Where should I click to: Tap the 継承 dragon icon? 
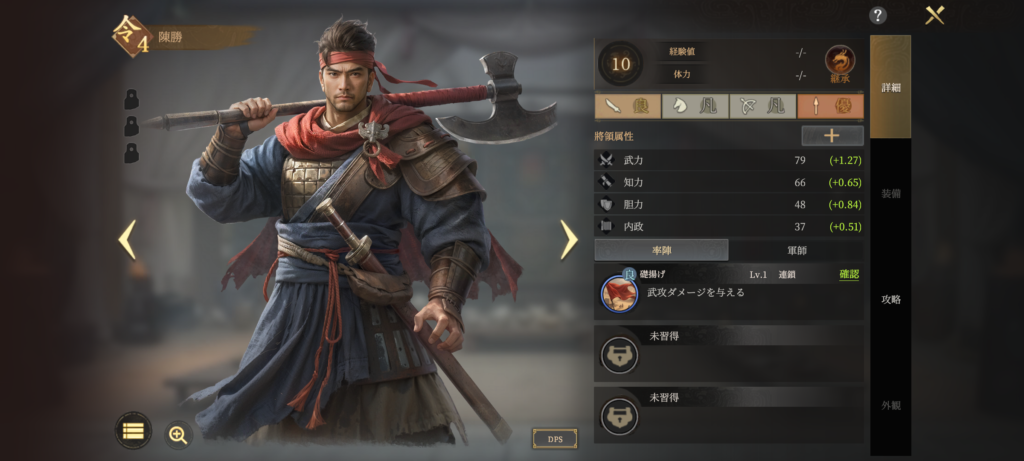840,63
